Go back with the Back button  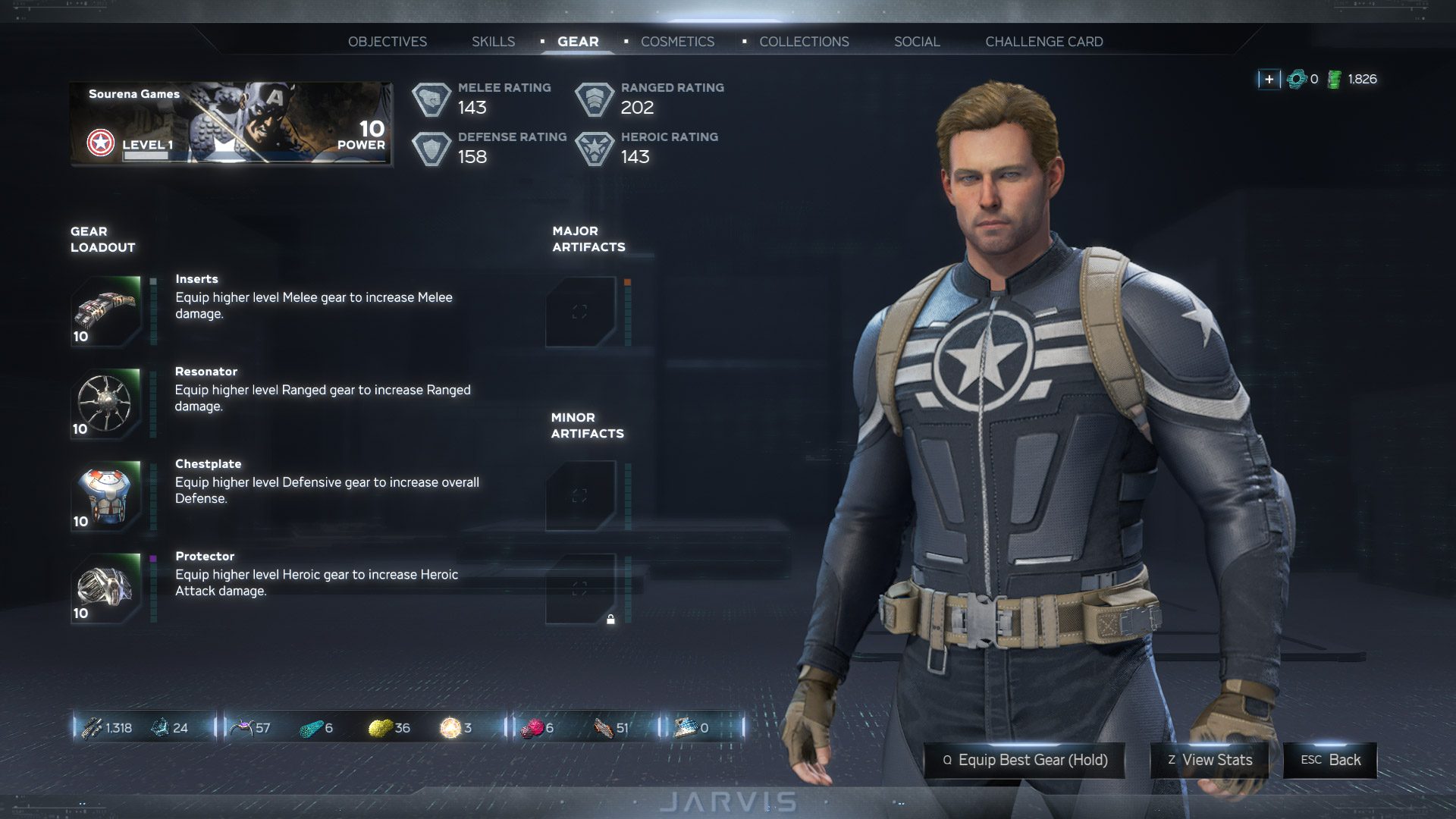(x=1329, y=760)
